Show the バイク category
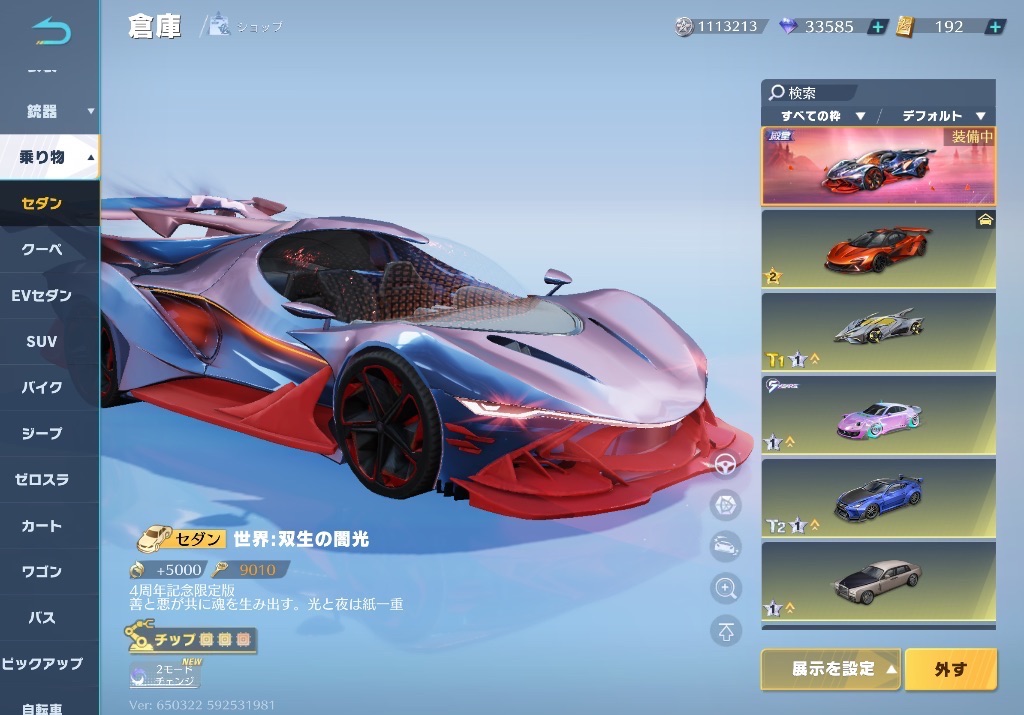1024x715 pixels. [x=43, y=387]
